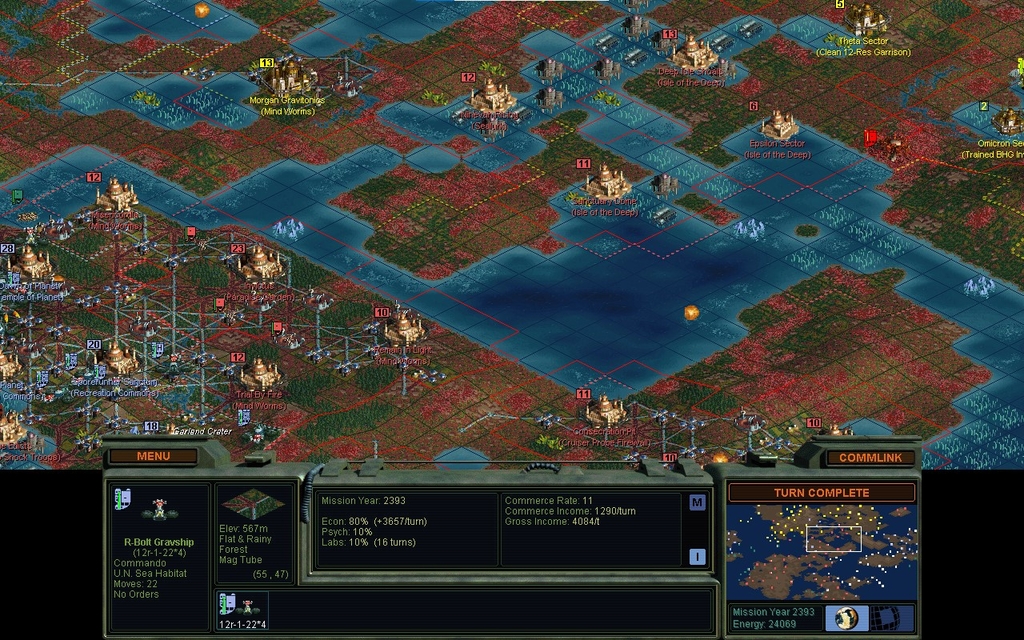Toggle the wireframe grid globe icon
The image size is (1024, 640).
[882, 617]
